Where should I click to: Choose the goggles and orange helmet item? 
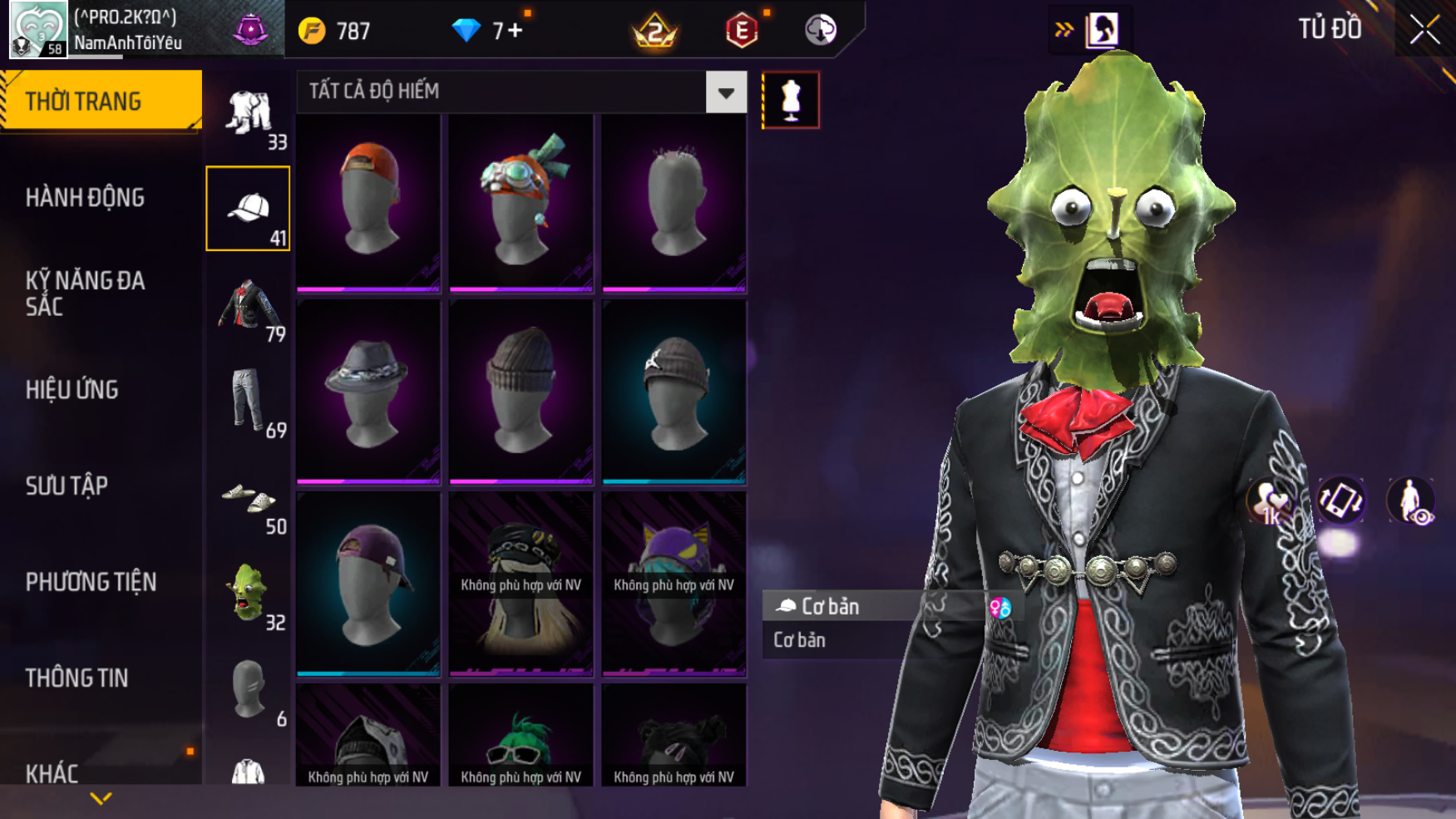pyautogui.click(x=521, y=202)
